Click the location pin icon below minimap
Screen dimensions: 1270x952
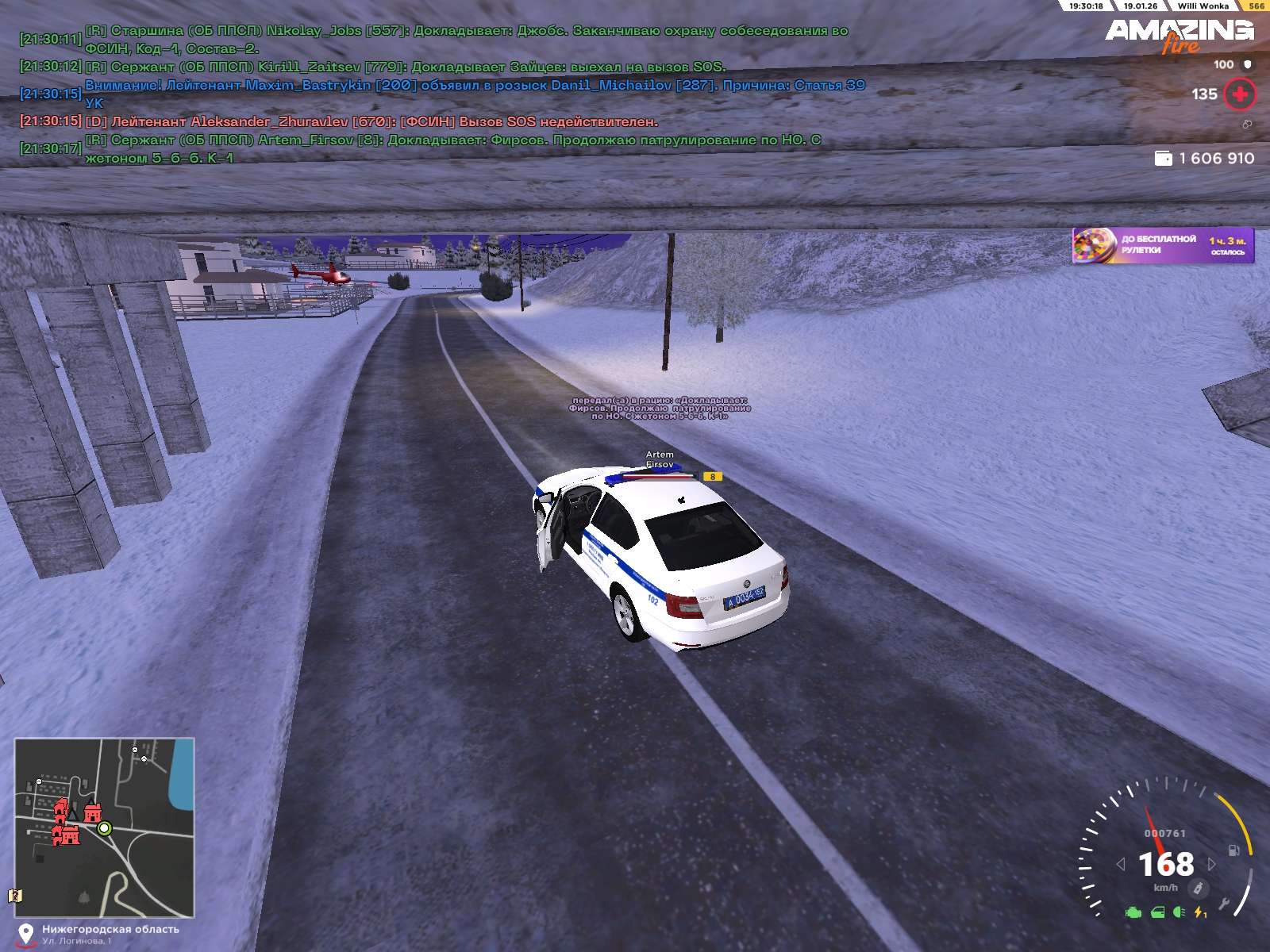26,934
